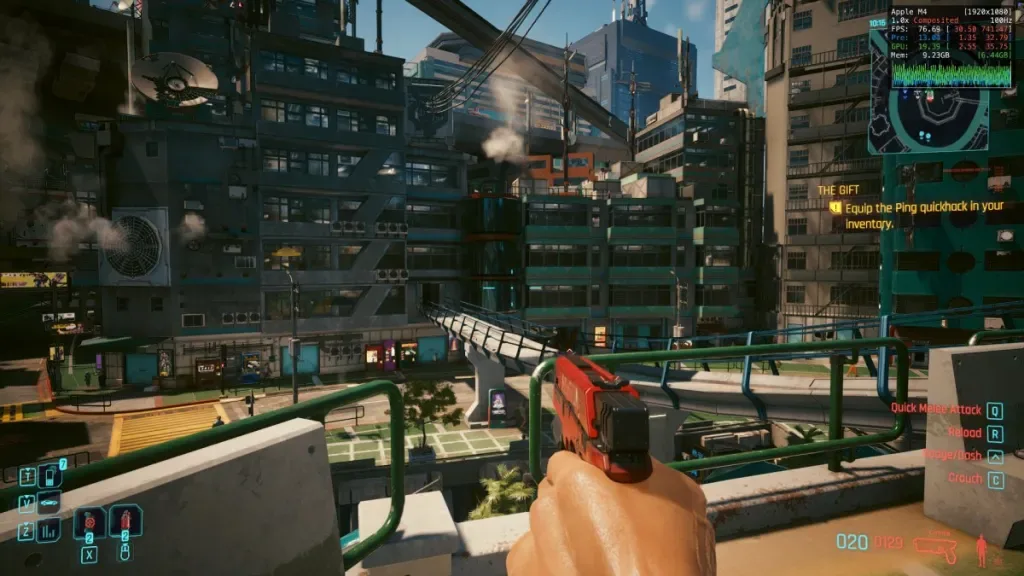Click the radio bars icon

point(48,530)
